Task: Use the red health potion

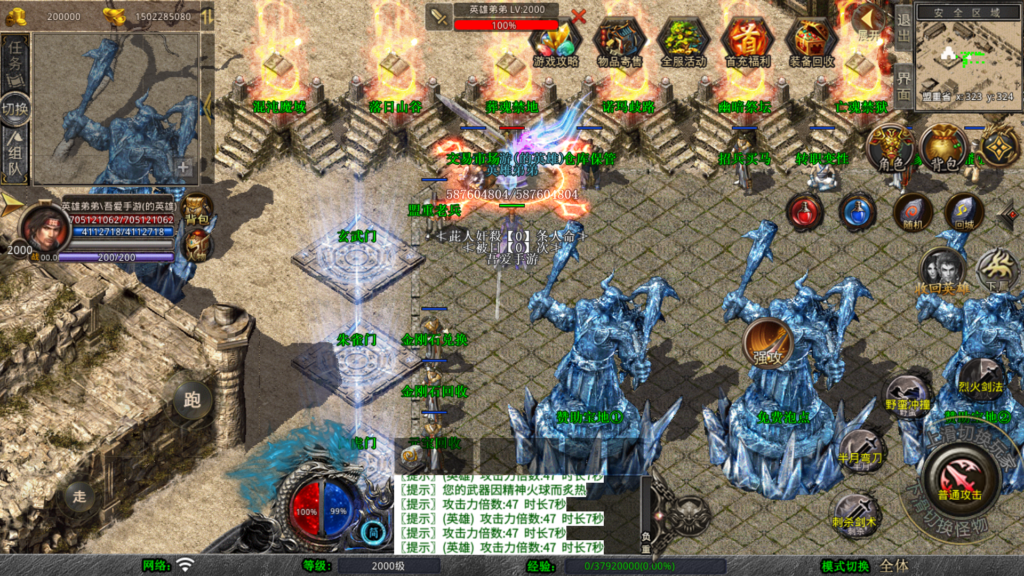Action: pos(804,211)
